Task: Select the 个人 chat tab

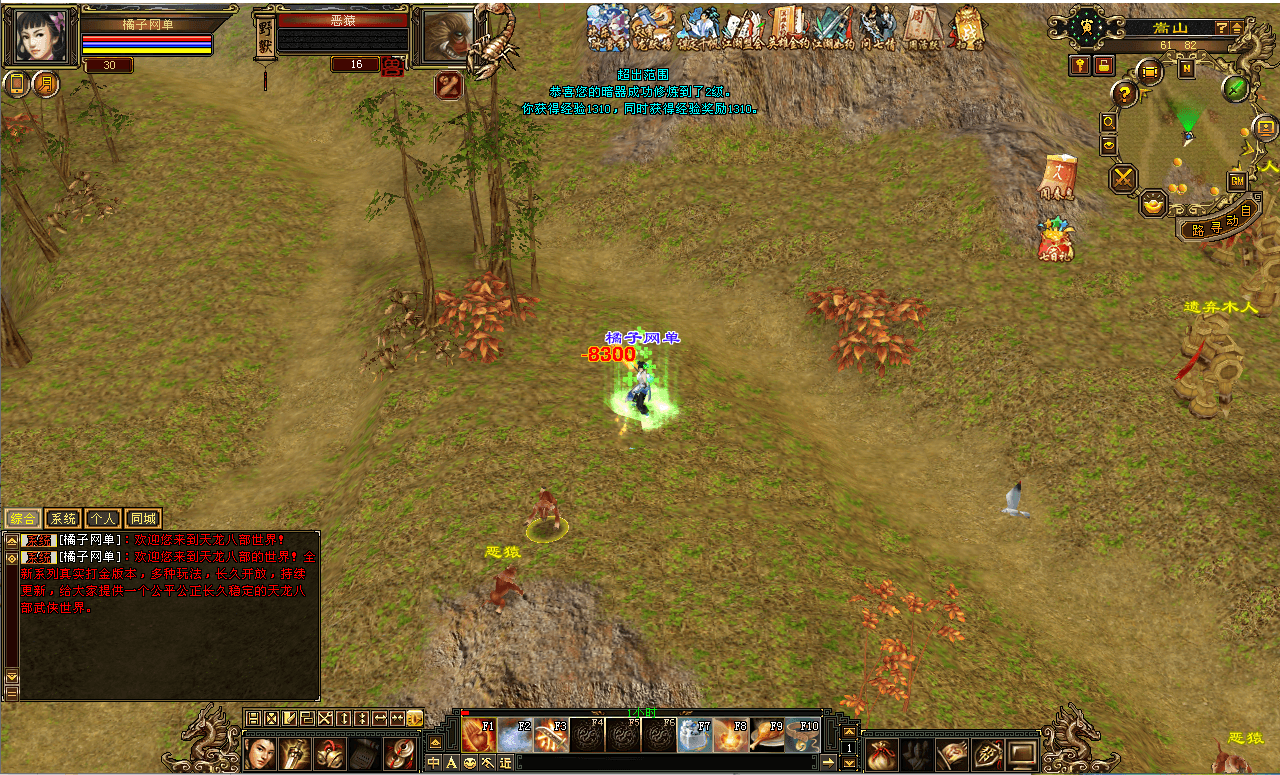Action: [x=102, y=518]
